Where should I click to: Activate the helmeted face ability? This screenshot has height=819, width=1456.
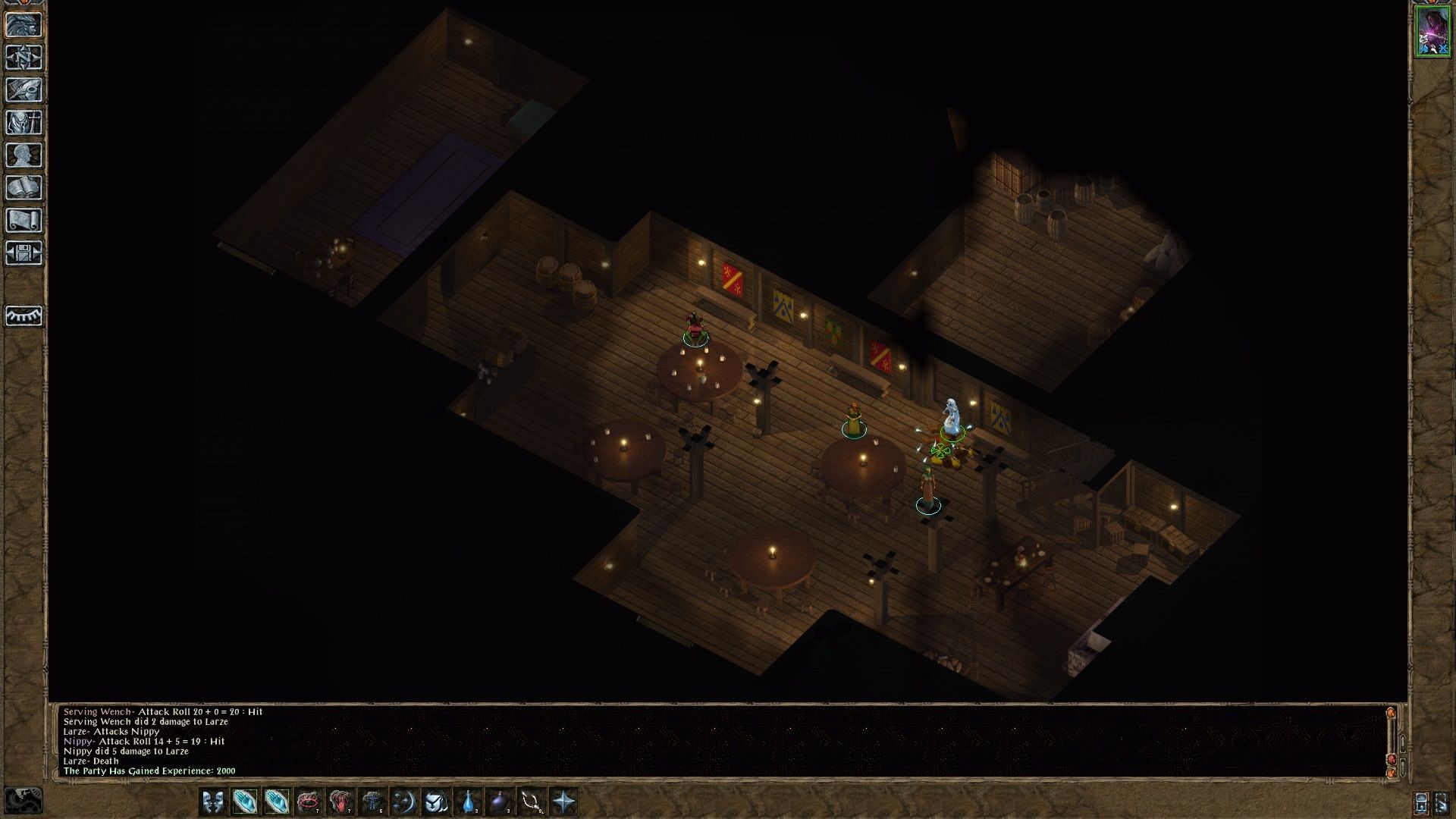tap(436, 802)
